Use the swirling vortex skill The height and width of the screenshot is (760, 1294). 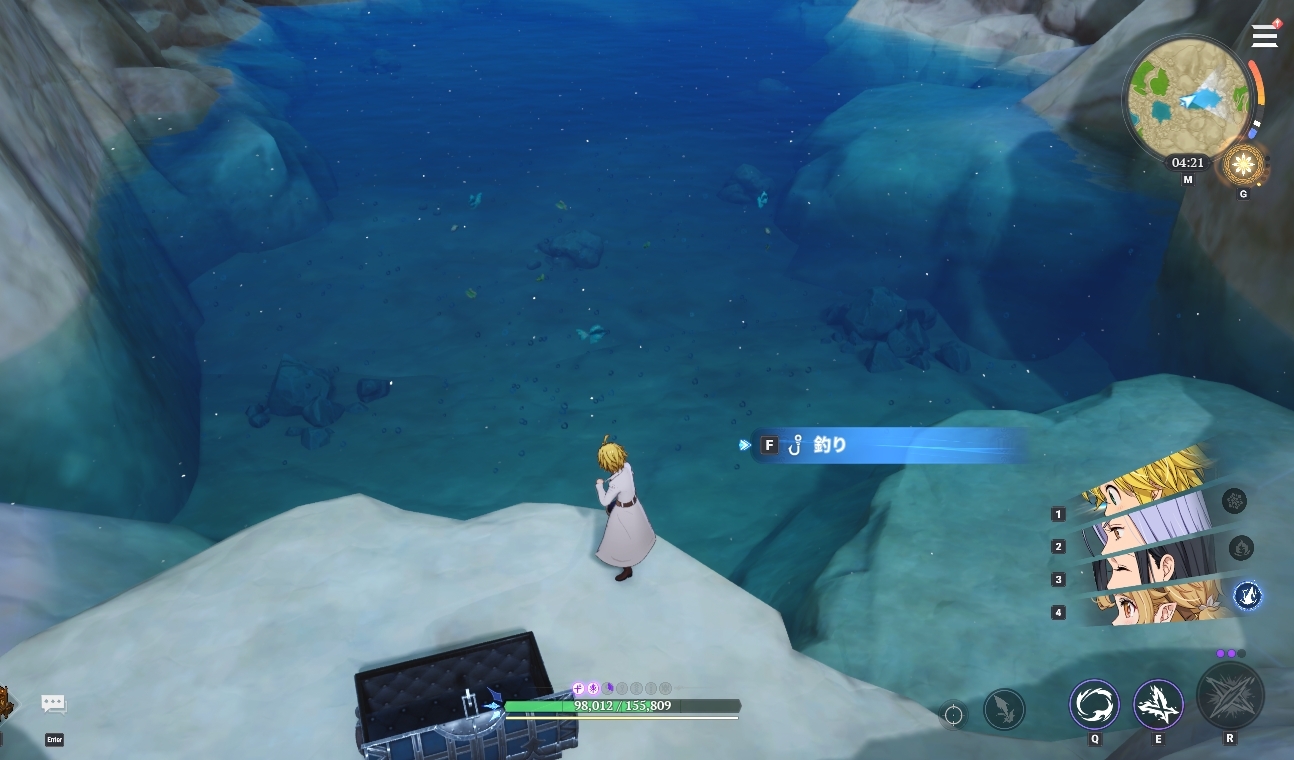click(1094, 704)
